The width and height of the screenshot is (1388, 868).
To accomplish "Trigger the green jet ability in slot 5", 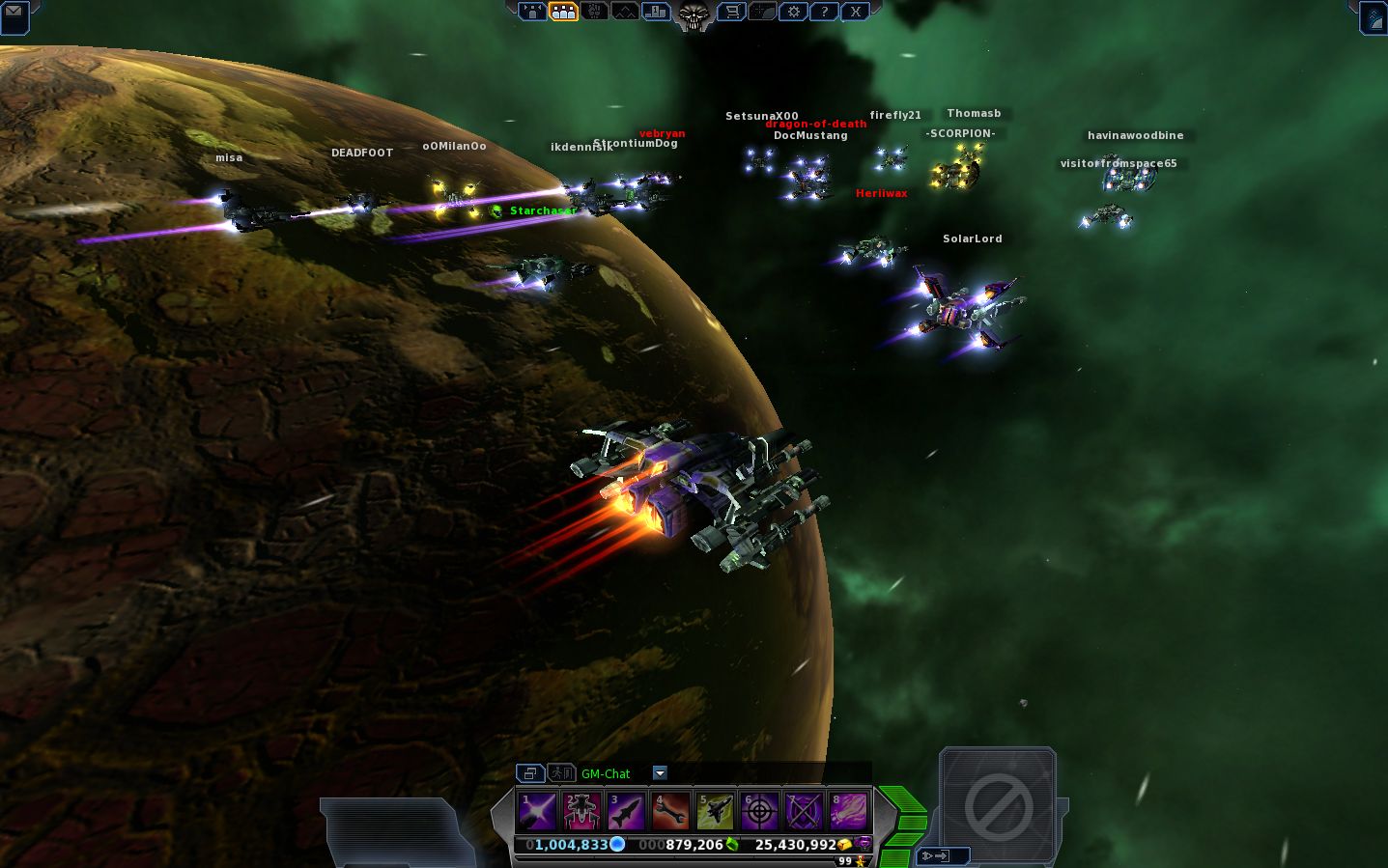I will 715,811.
